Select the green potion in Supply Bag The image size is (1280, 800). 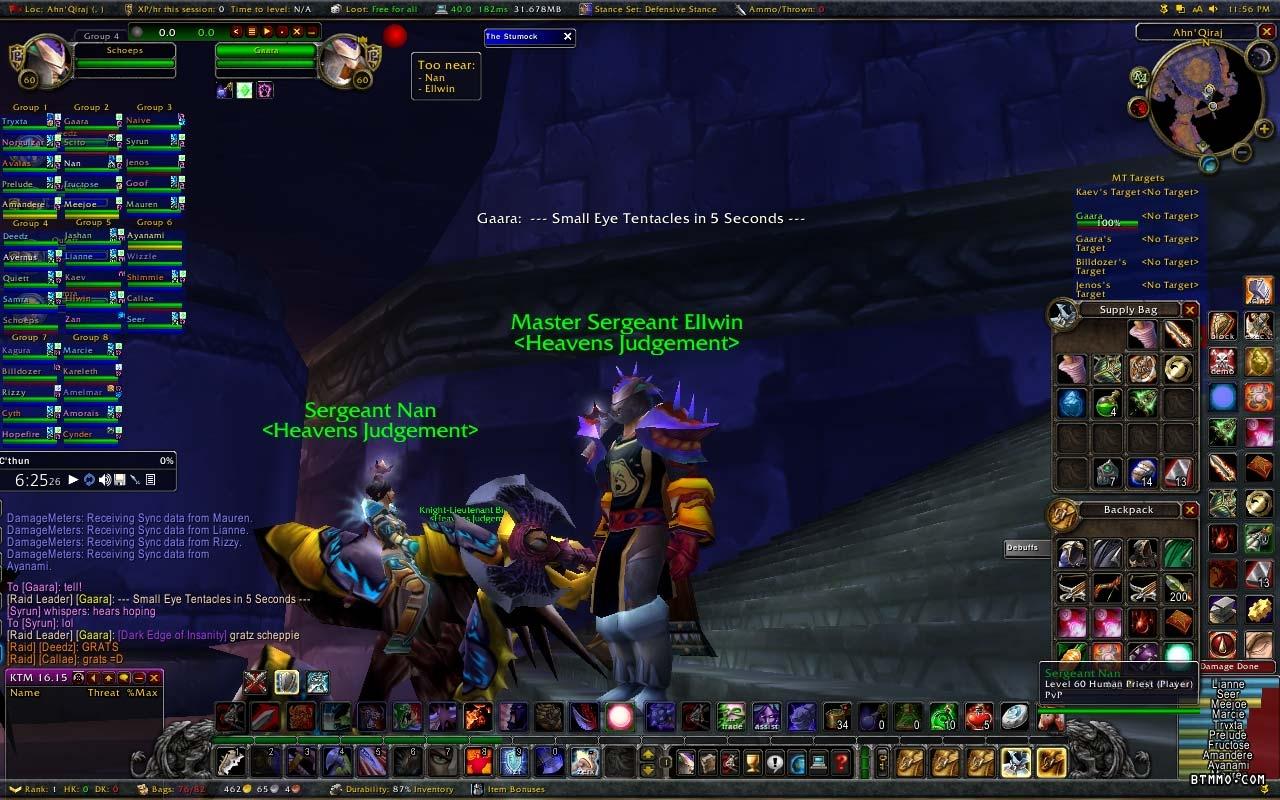[x=1107, y=404]
